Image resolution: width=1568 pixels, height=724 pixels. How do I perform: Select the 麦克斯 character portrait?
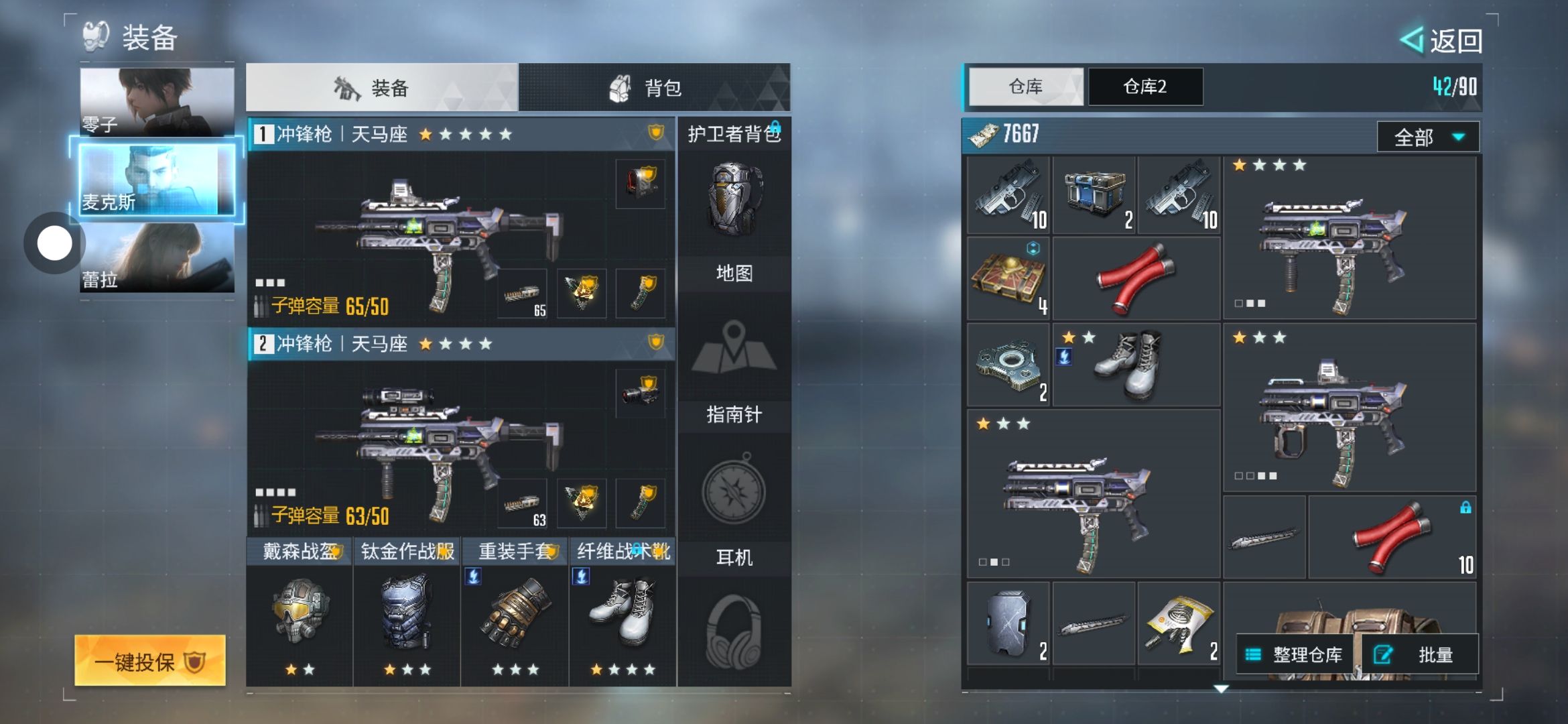(x=157, y=180)
